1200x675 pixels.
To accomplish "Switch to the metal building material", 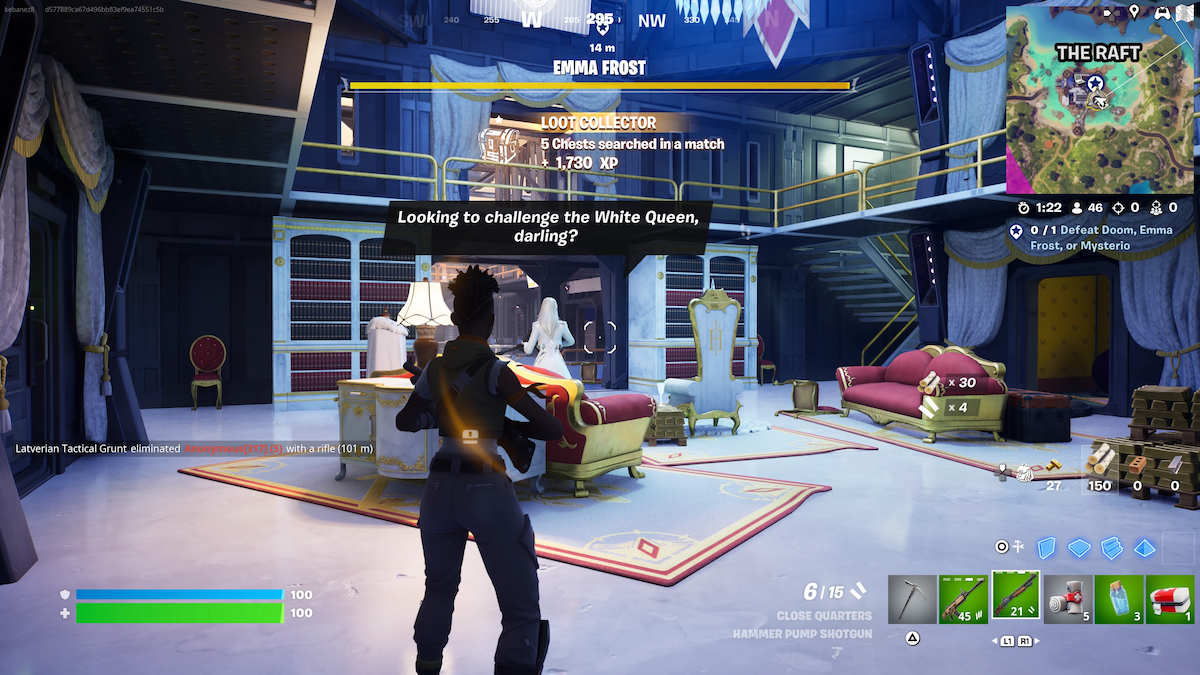I will (1175, 465).
